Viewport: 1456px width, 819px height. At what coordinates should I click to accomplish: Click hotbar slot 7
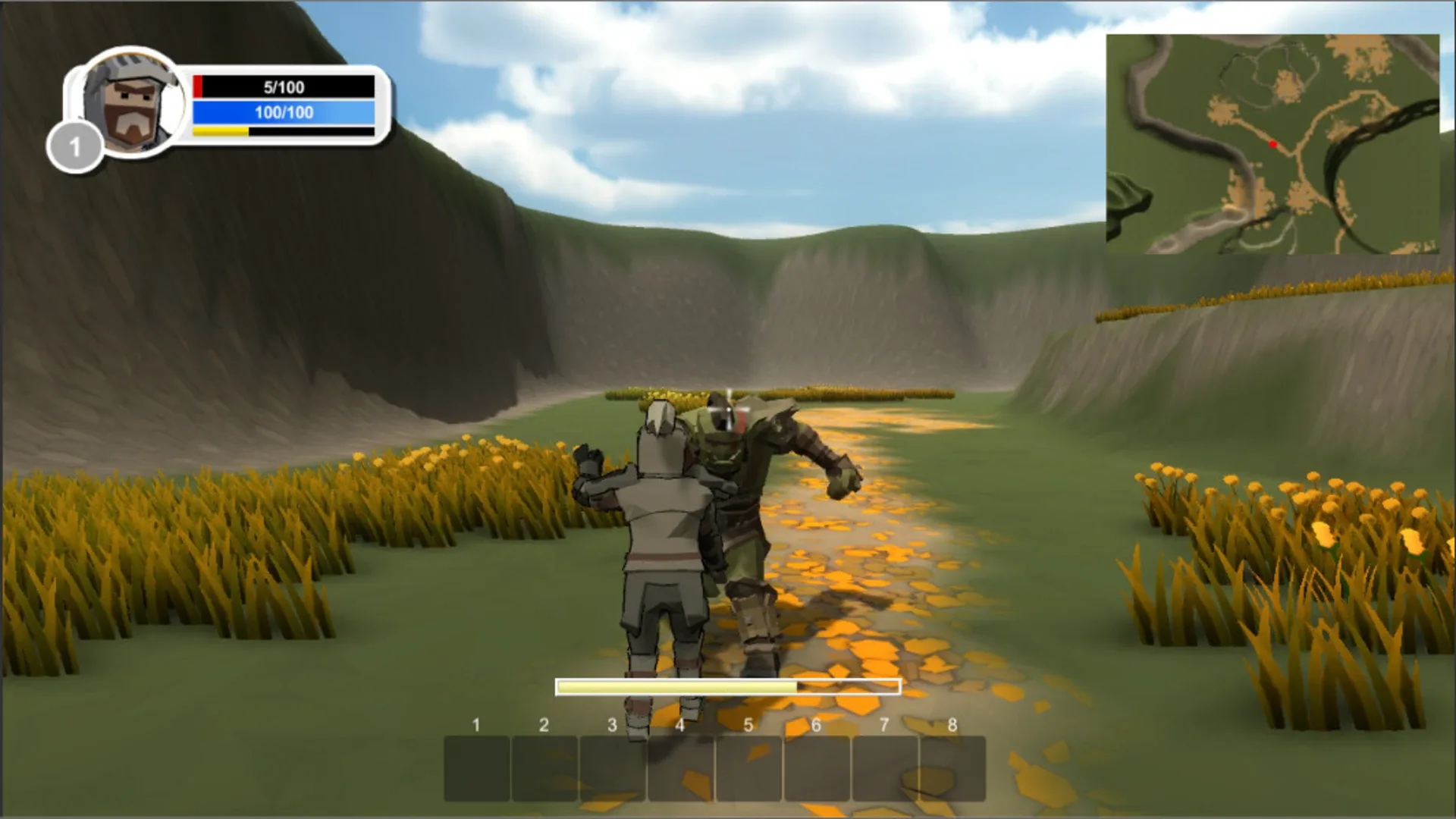[x=886, y=767]
